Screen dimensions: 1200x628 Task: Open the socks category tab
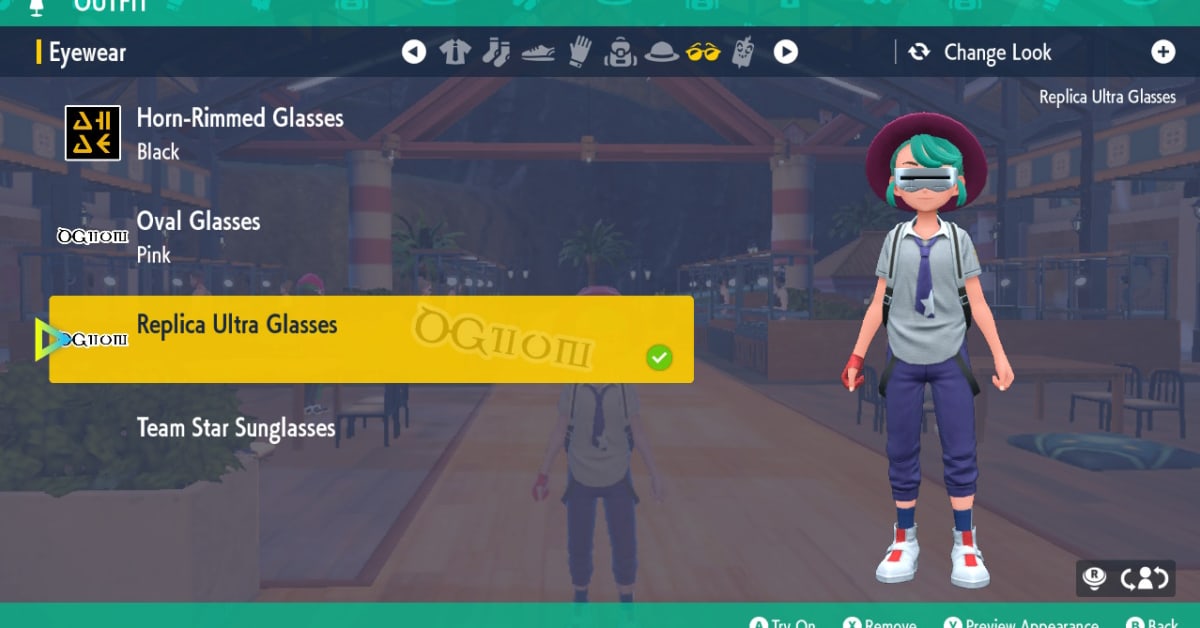(x=496, y=52)
